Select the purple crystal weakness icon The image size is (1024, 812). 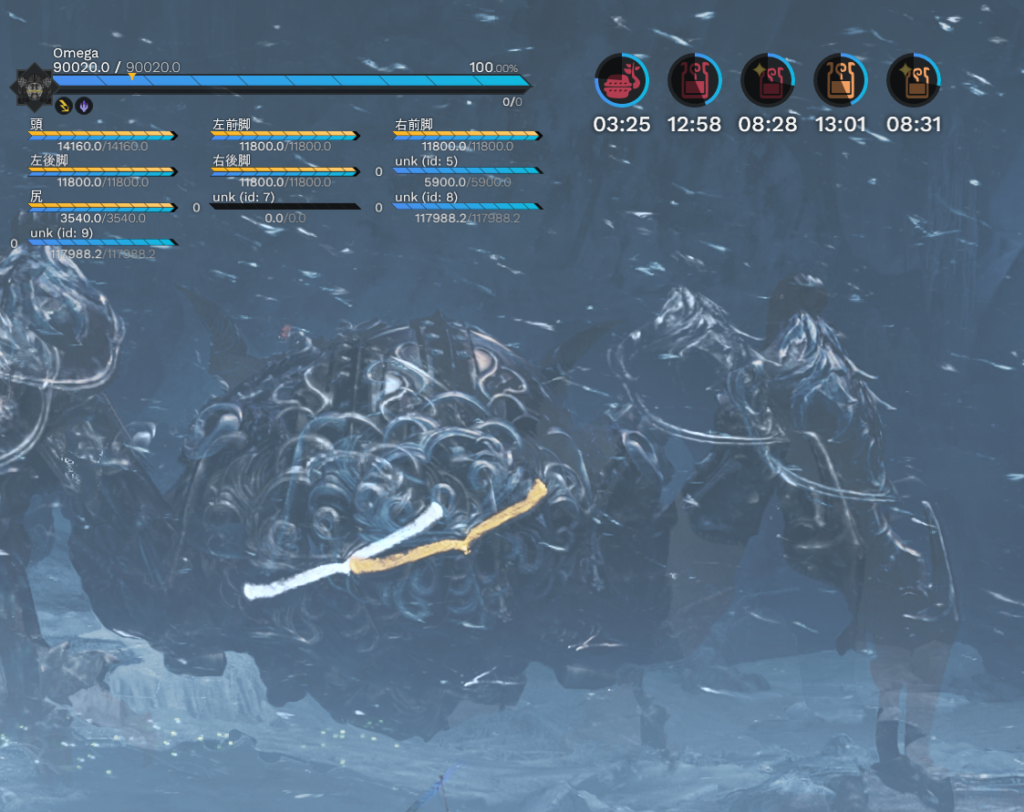84,105
